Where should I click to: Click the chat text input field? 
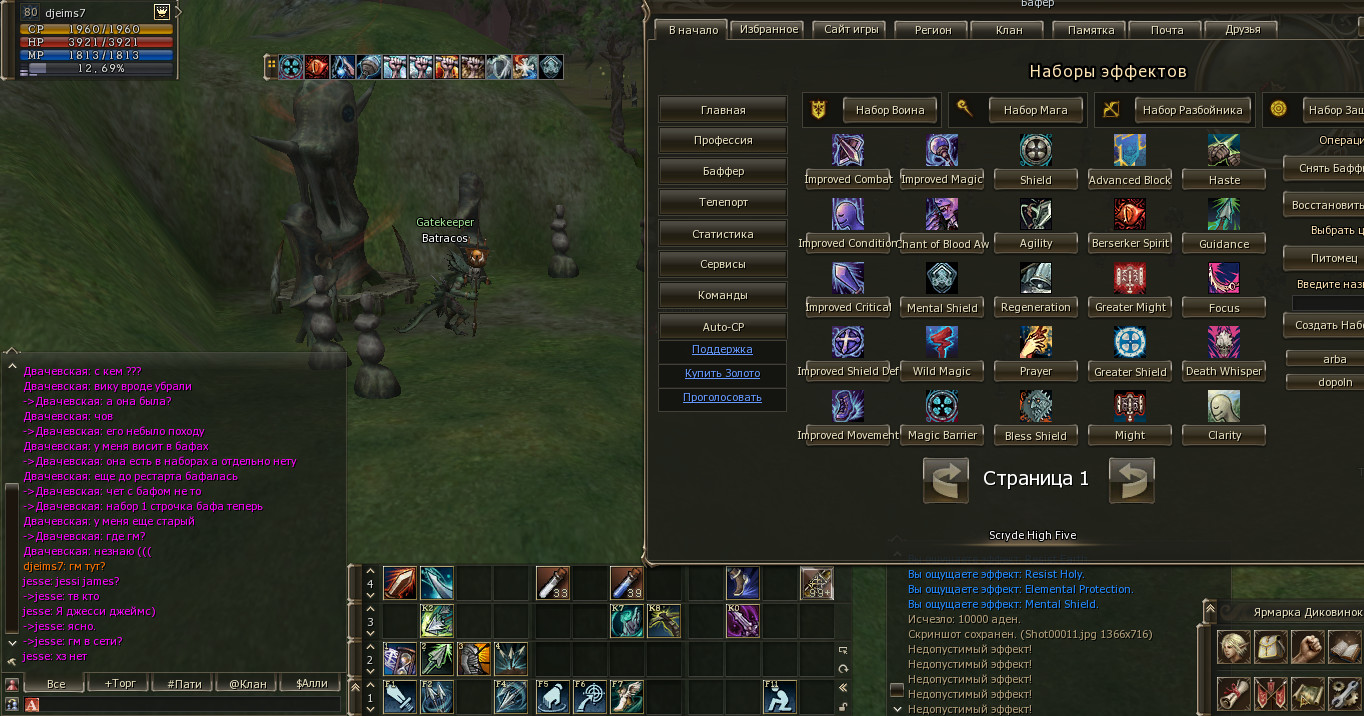click(190, 705)
